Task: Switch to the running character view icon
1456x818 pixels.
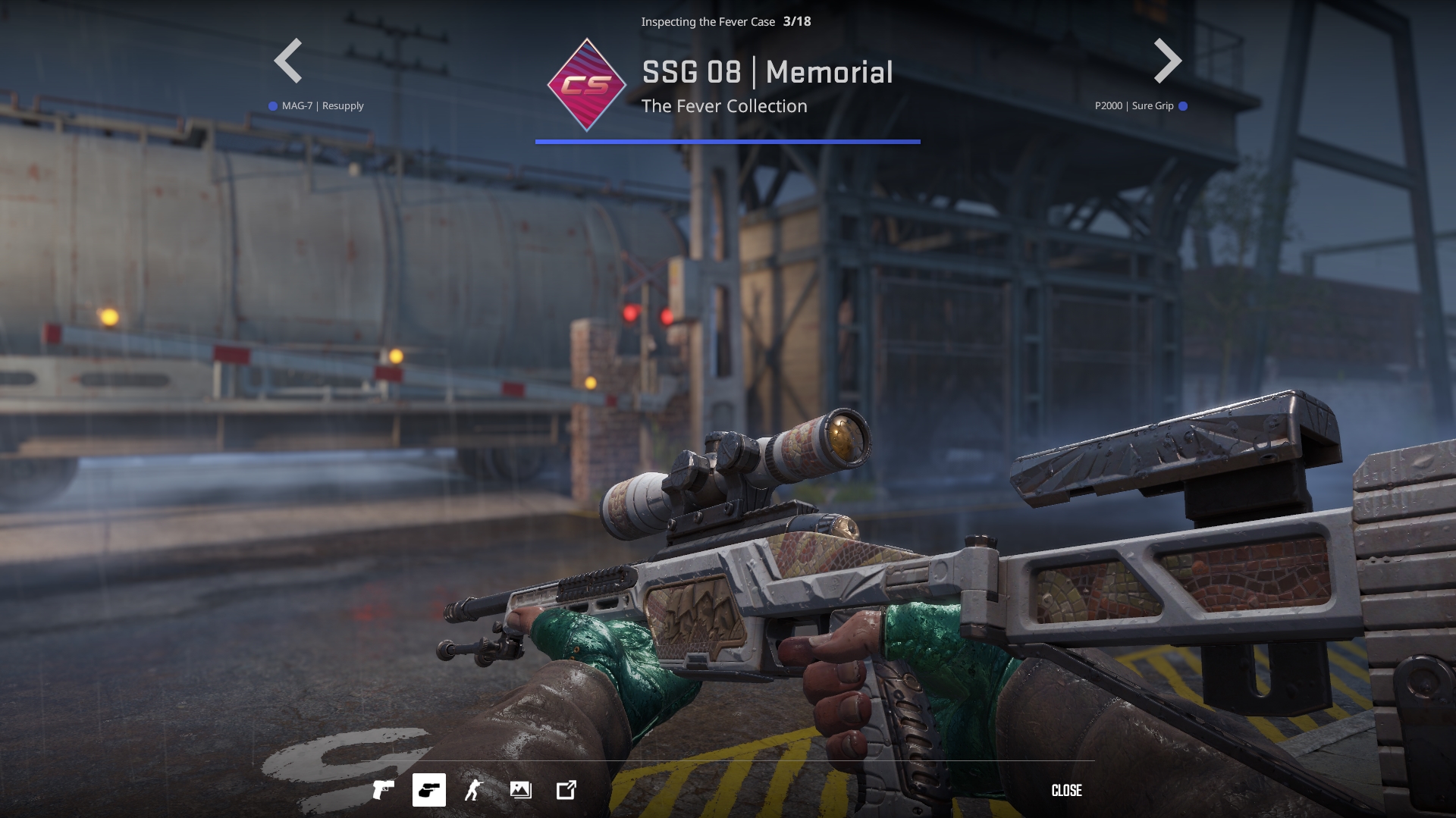Action: (474, 790)
